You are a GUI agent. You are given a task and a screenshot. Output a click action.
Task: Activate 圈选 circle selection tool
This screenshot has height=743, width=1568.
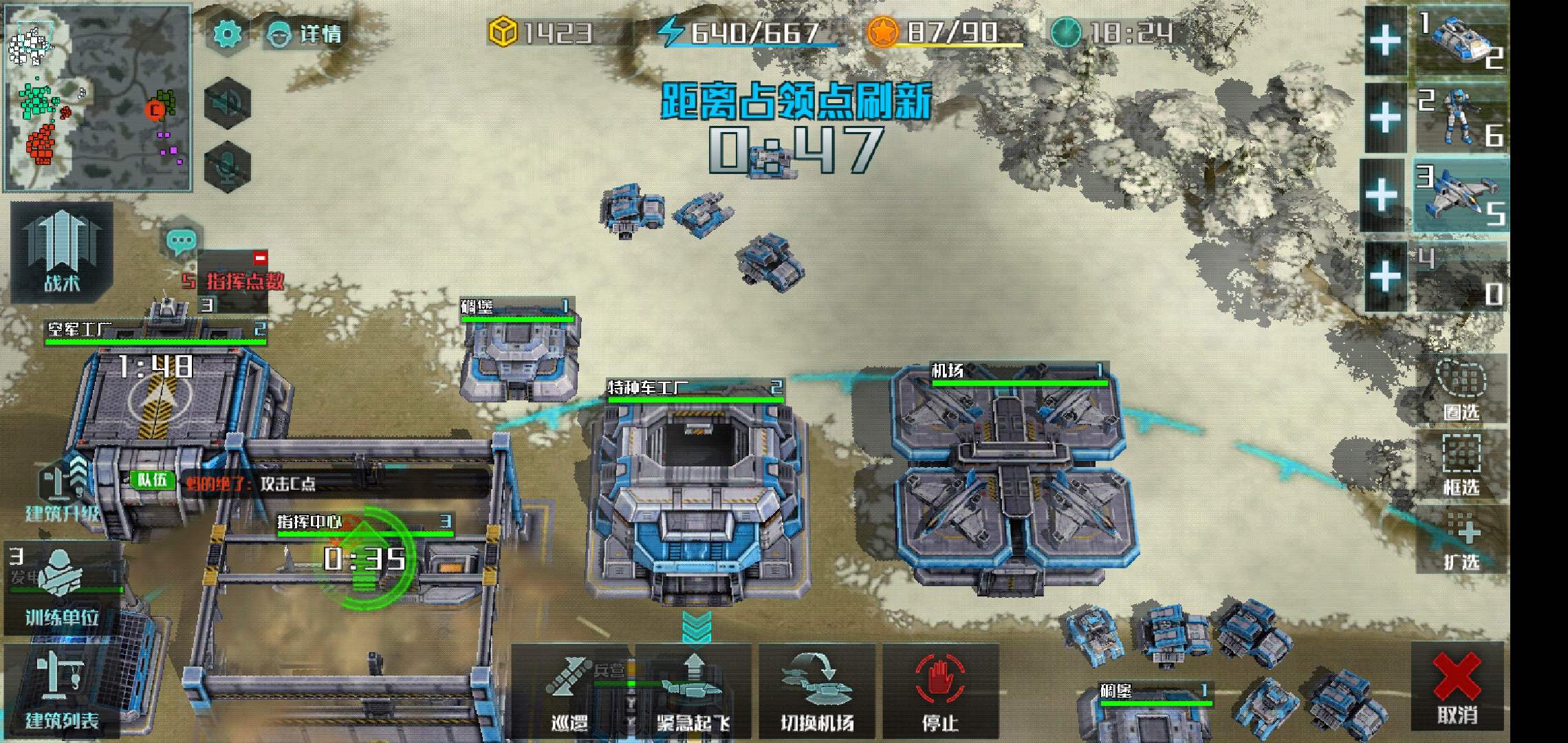pyautogui.click(x=1461, y=389)
